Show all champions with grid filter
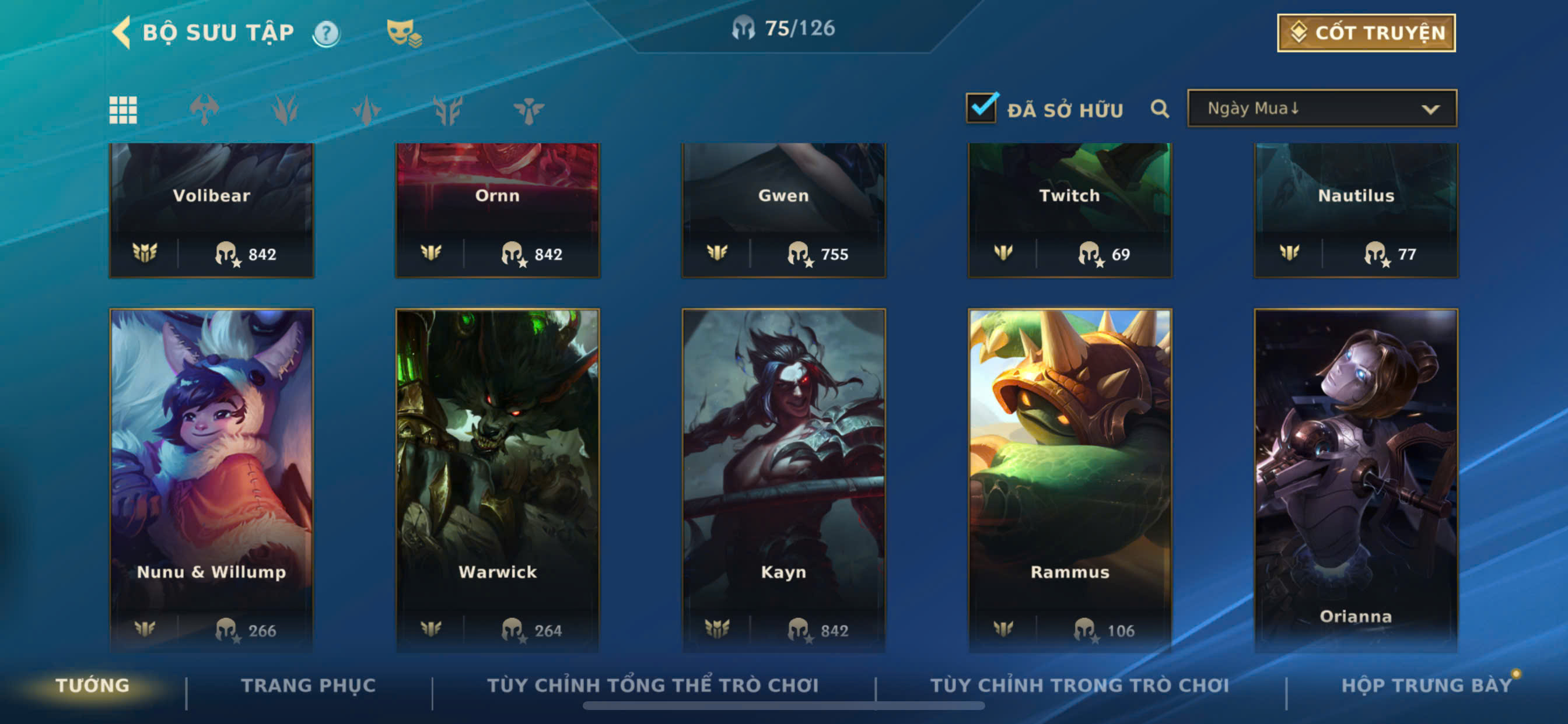Screen dimensions: 1568x724 click(123, 110)
